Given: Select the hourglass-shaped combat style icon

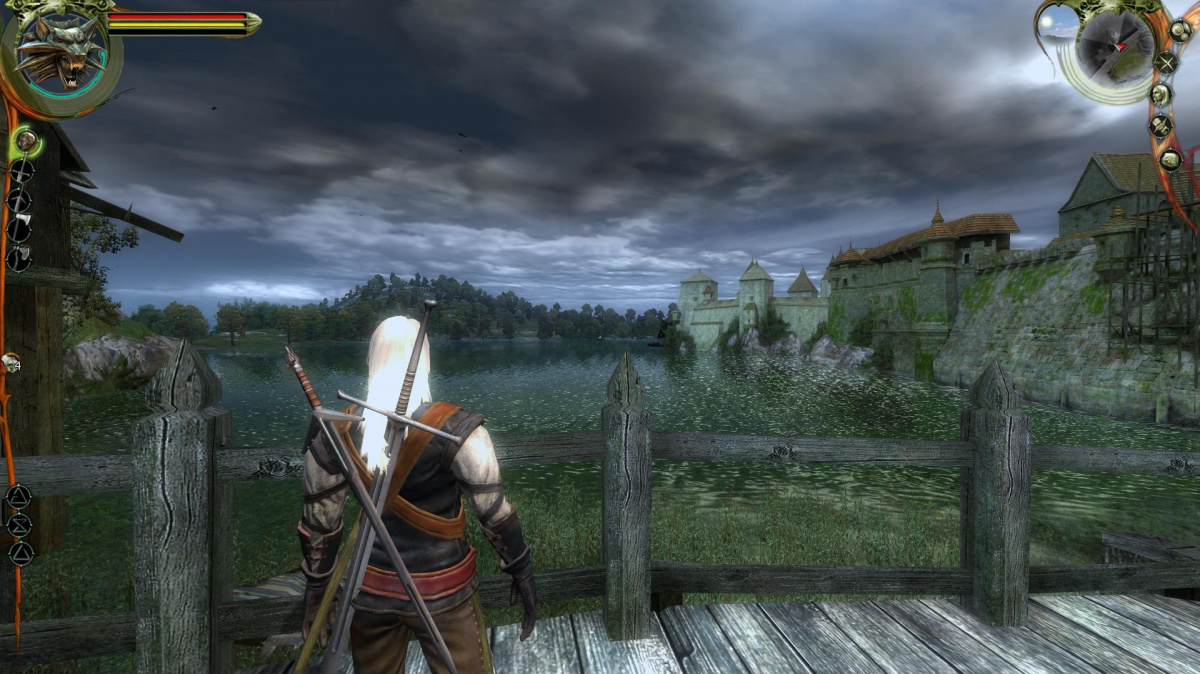Looking at the screenshot, I should (x=19, y=525).
